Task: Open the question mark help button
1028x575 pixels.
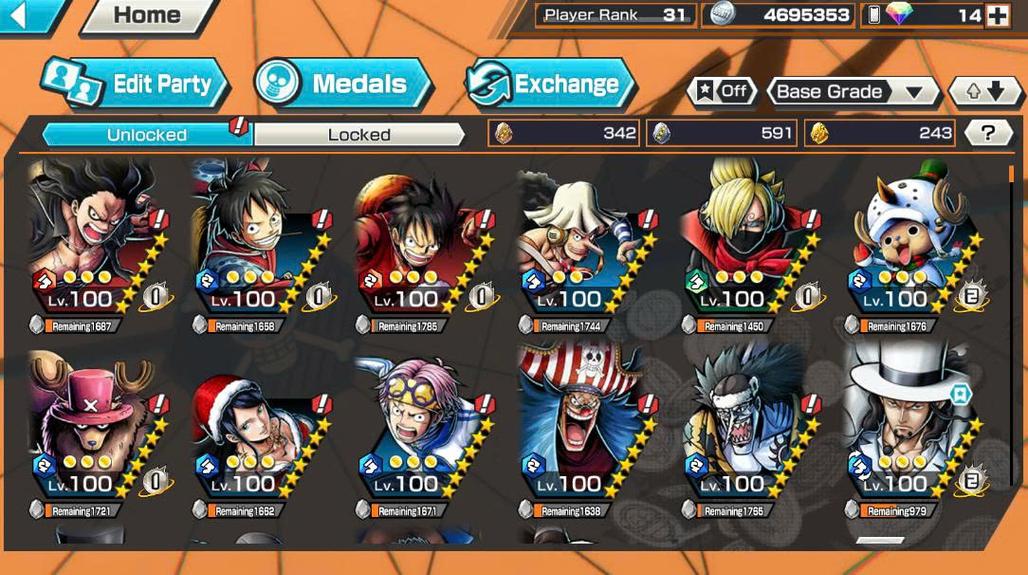Action: click(x=988, y=133)
